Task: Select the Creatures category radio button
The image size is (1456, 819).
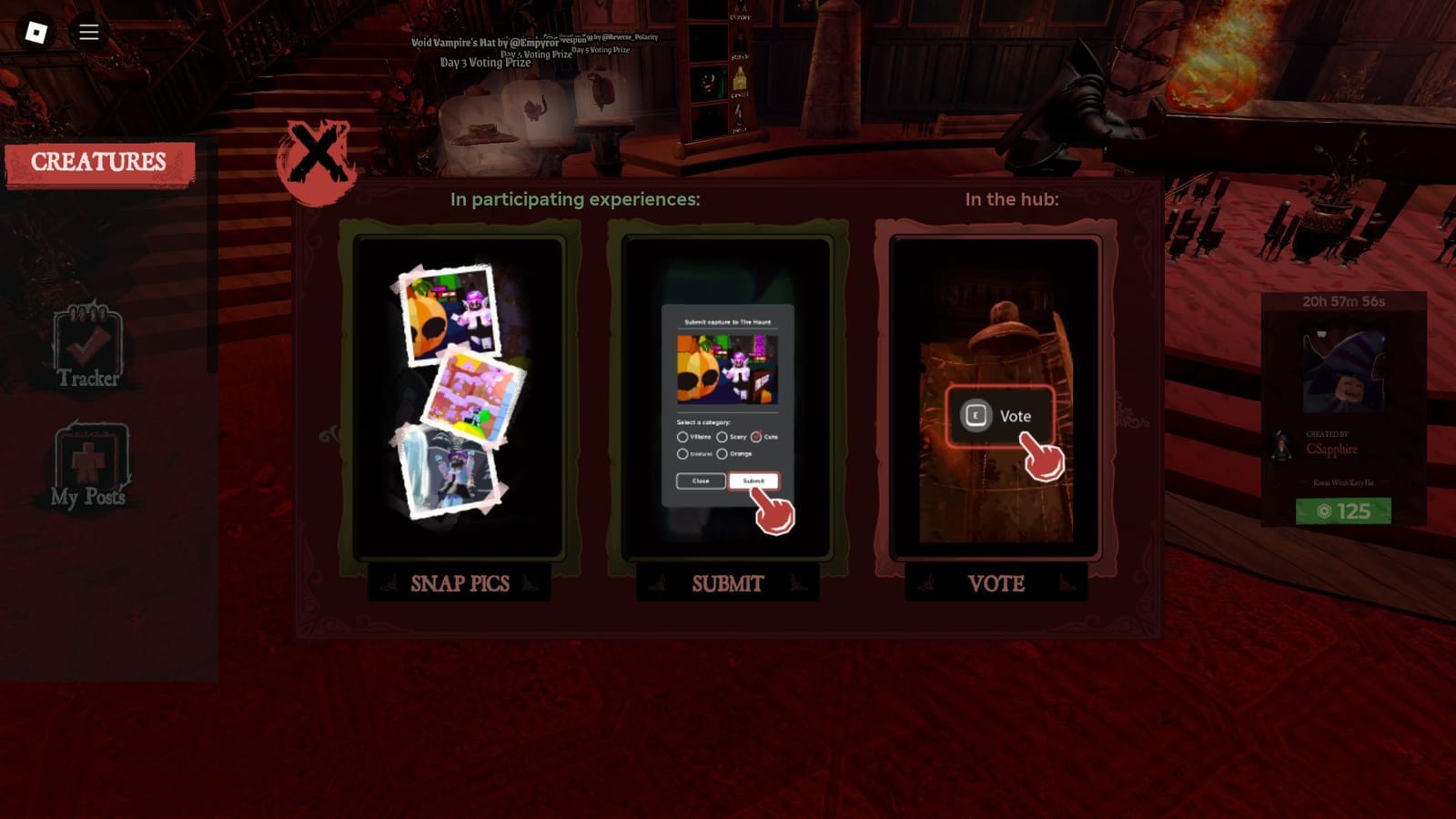Action: [682, 454]
